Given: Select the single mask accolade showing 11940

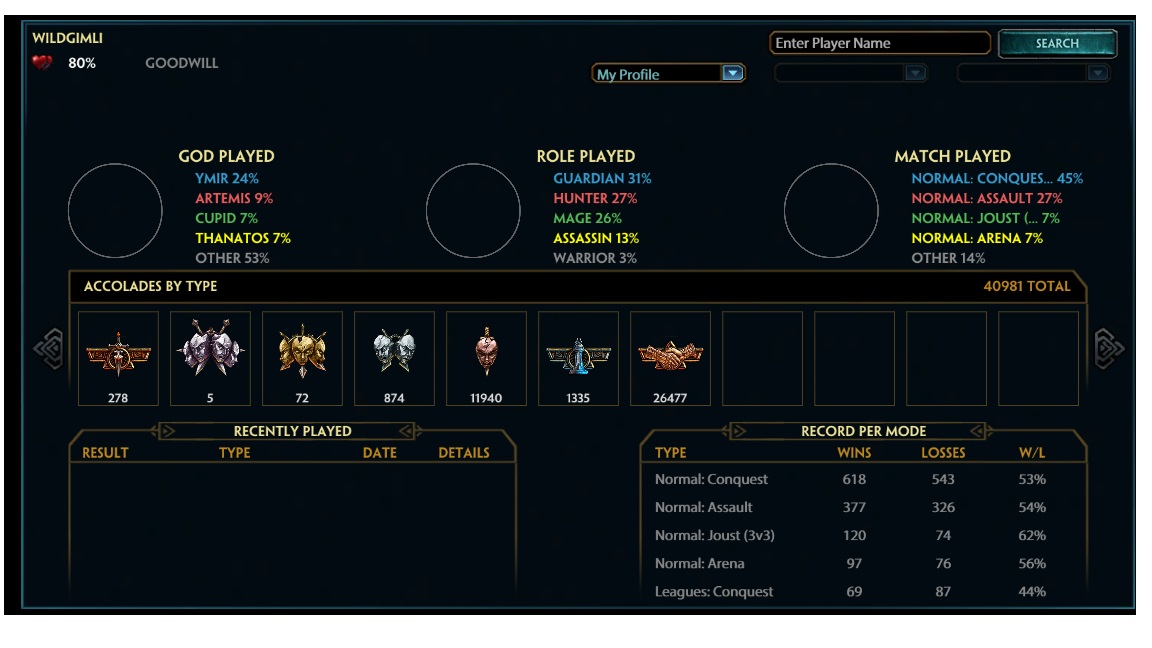Looking at the screenshot, I should pos(486,358).
